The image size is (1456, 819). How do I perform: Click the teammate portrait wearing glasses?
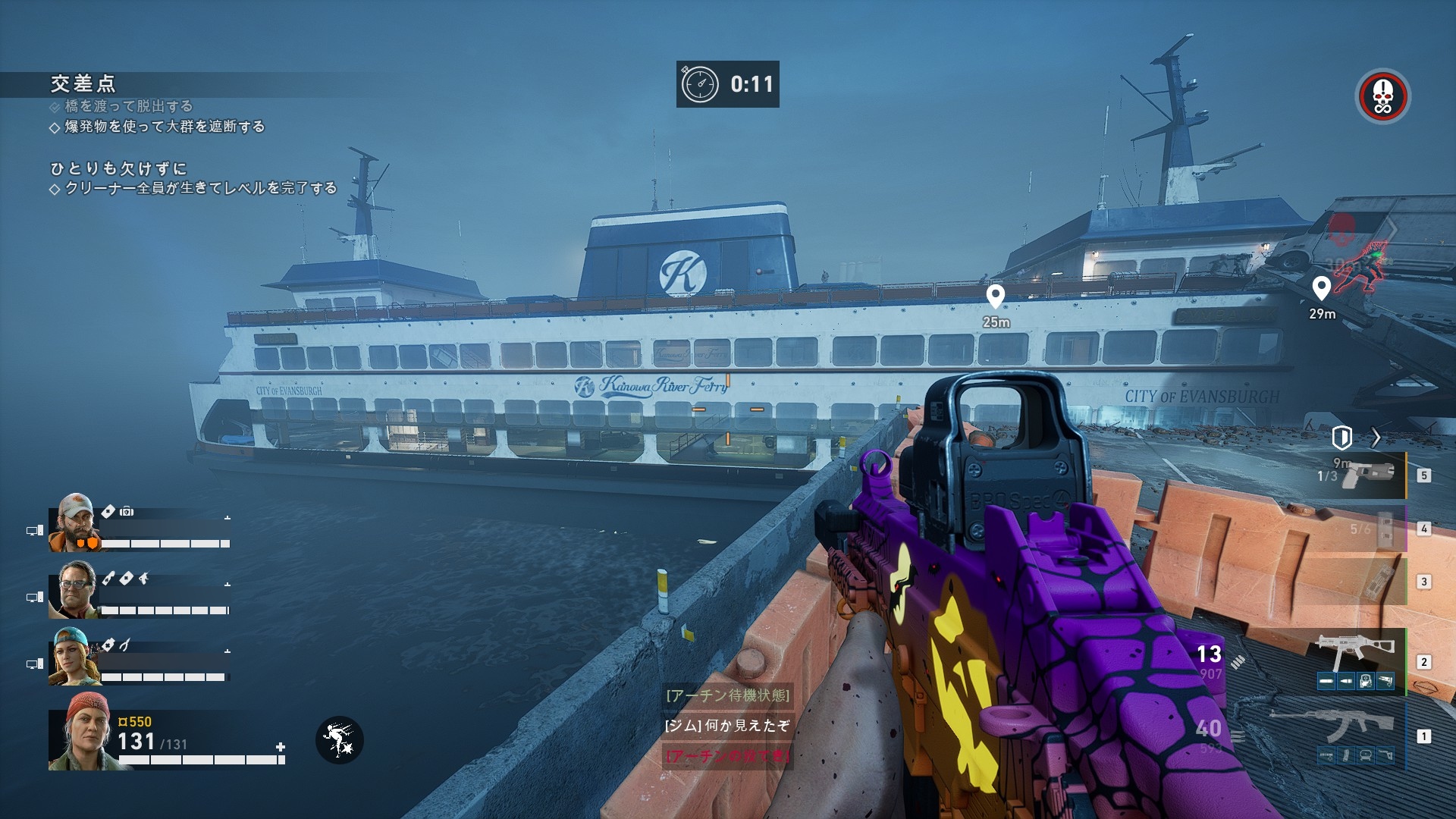coord(75,590)
